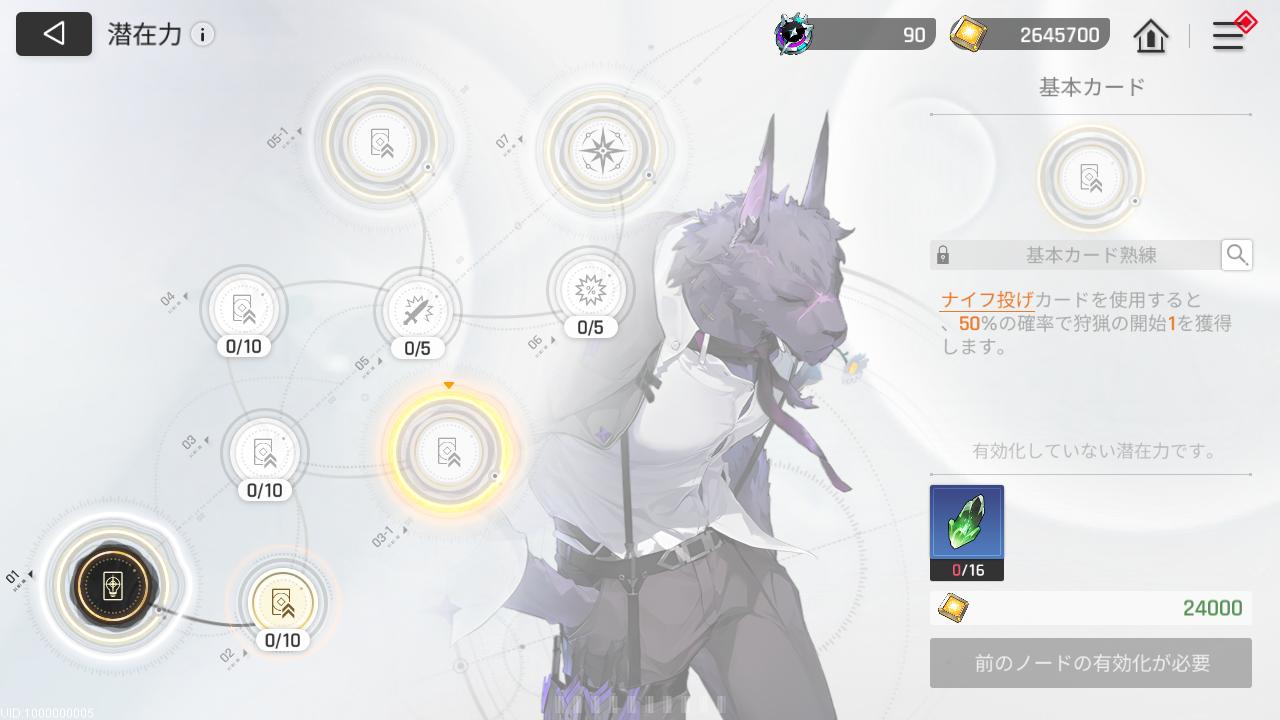Viewport: 1280px width, 720px height.
Task: Open the hamburger menu
Action: point(1228,36)
